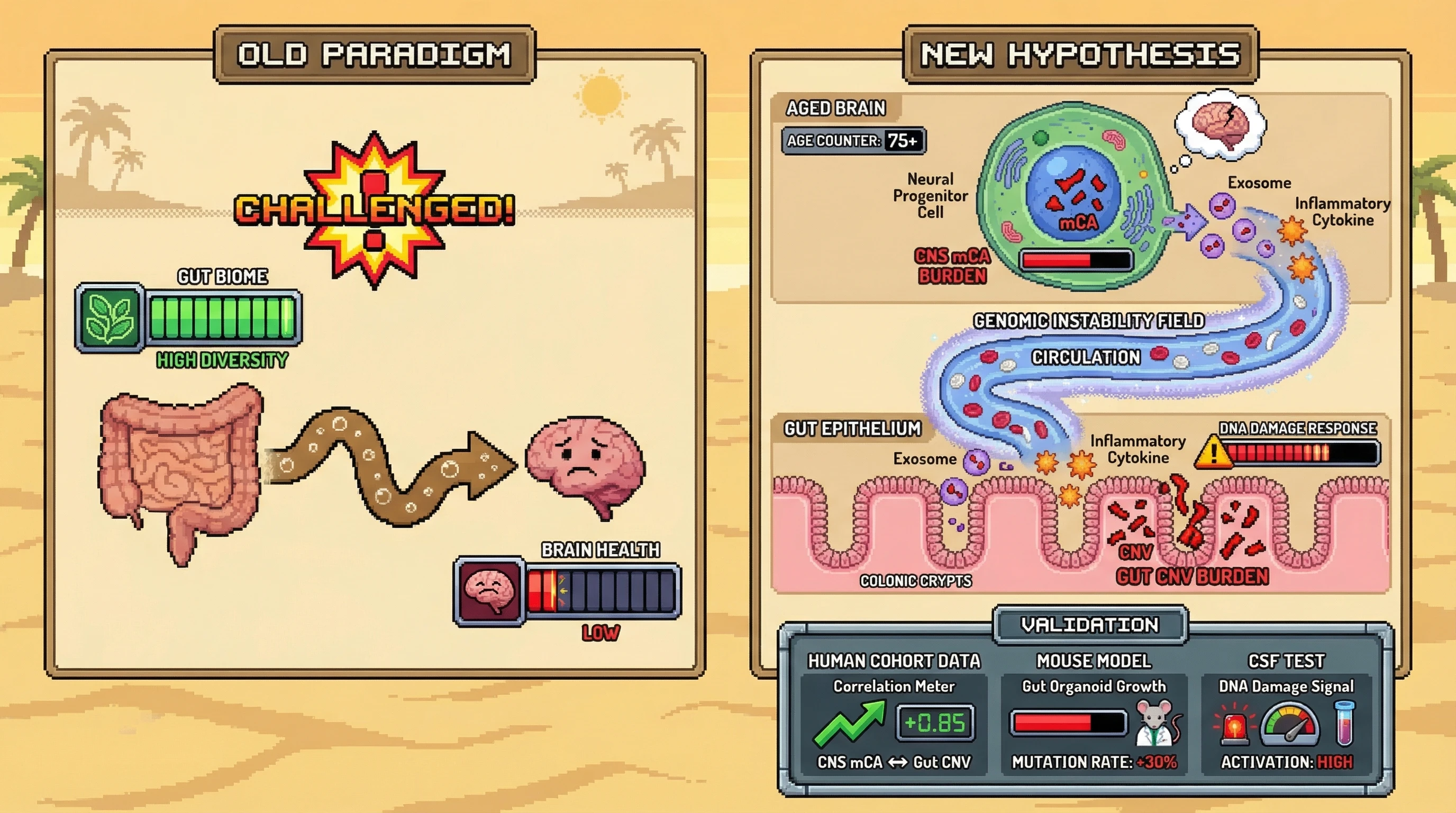The height and width of the screenshot is (813, 1456).
Task: Open the CSF Test validation tile
Action: click(1286, 712)
